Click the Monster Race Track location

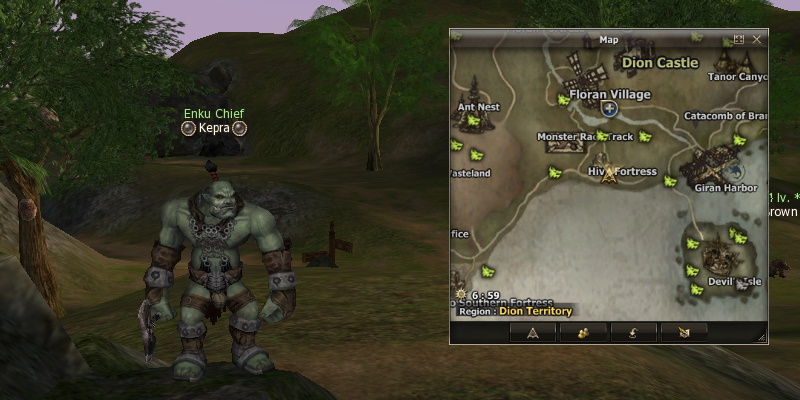pyautogui.click(x=585, y=136)
